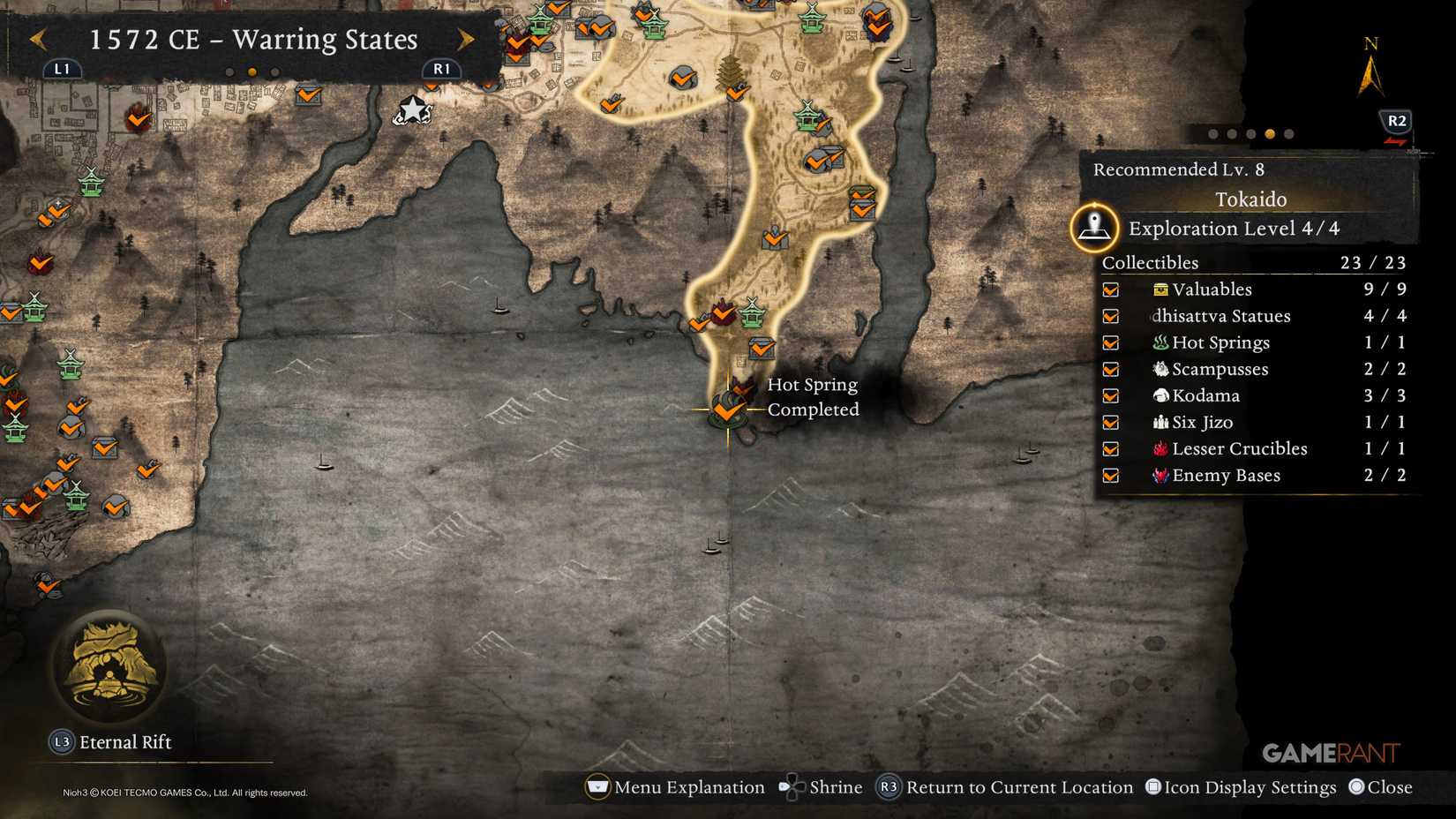This screenshot has width=1456, height=819.
Task: Toggle the Scampusses collectible checkmark
Action: coord(1110,369)
